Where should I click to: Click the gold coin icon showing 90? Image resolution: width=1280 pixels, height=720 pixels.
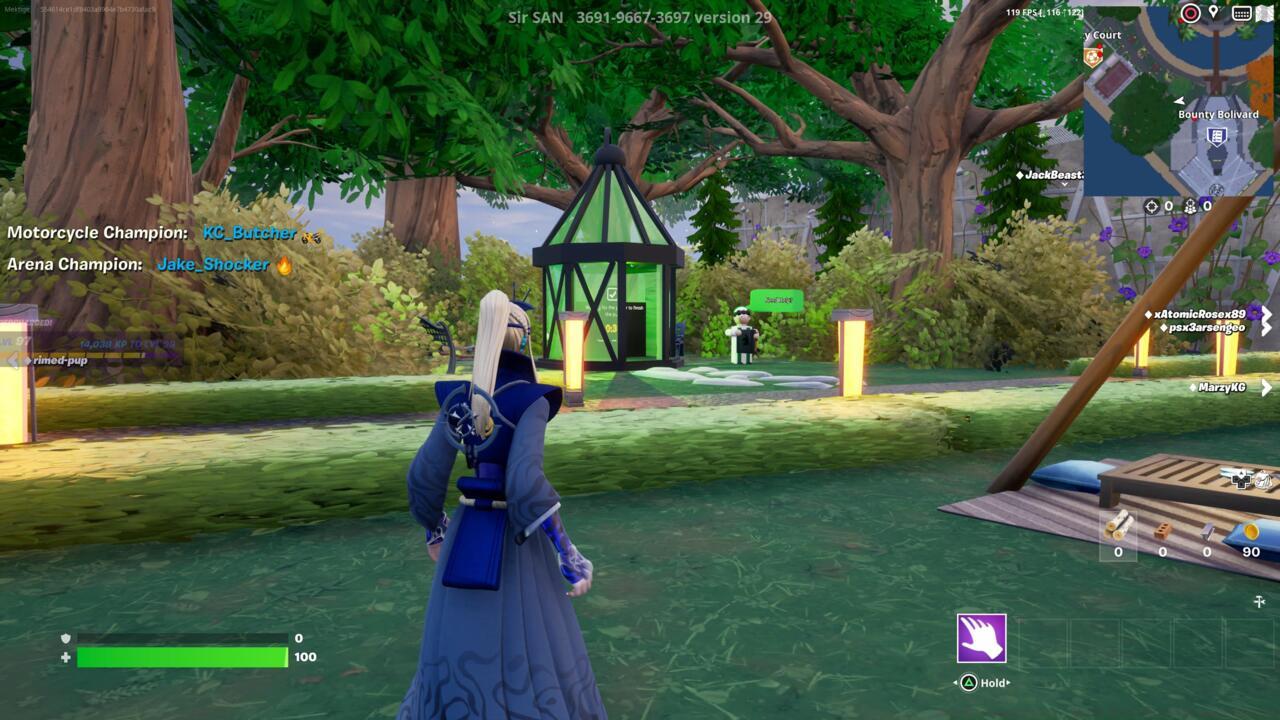(1252, 531)
